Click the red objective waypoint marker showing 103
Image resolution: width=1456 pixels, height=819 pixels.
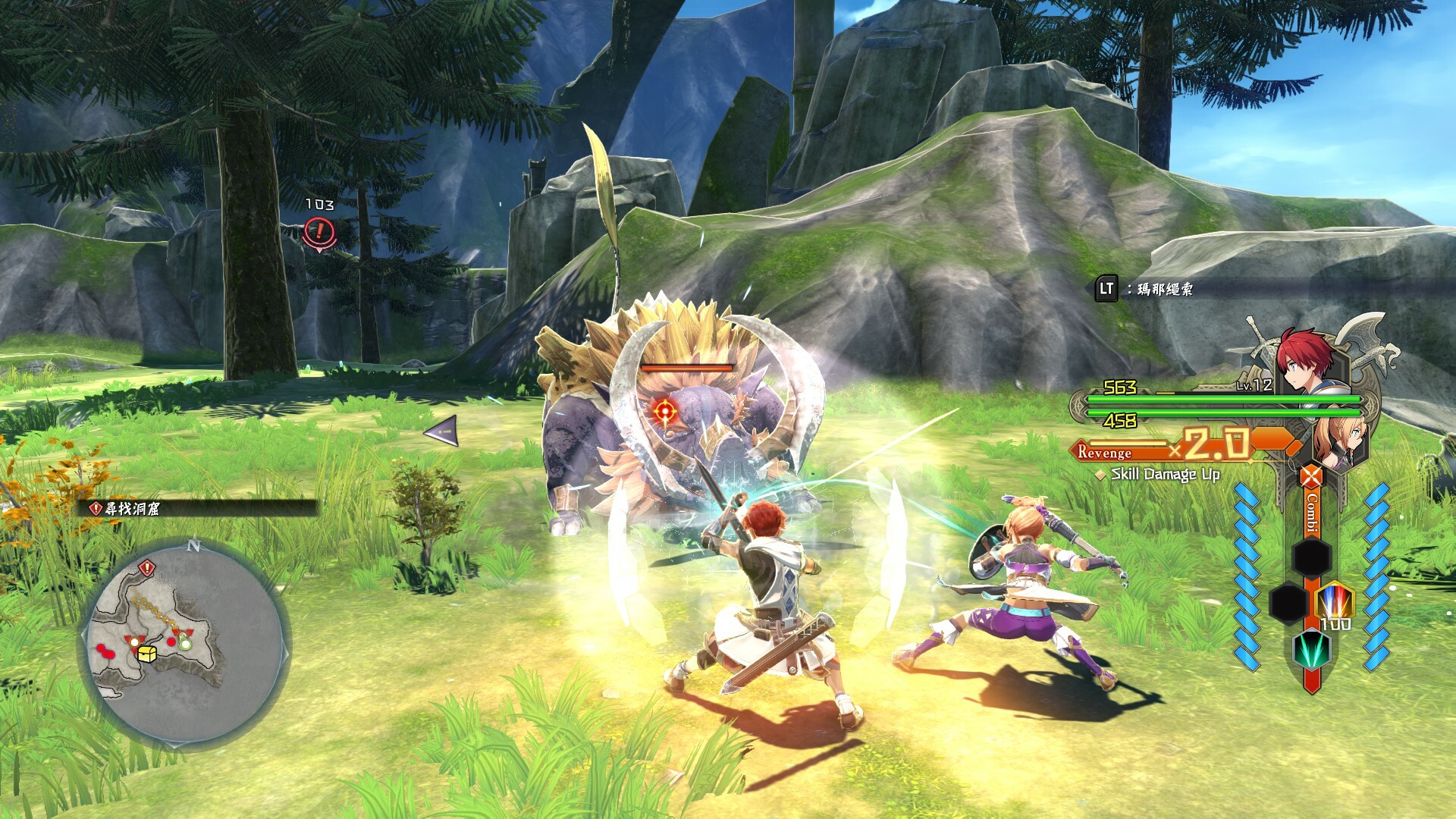pos(319,231)
